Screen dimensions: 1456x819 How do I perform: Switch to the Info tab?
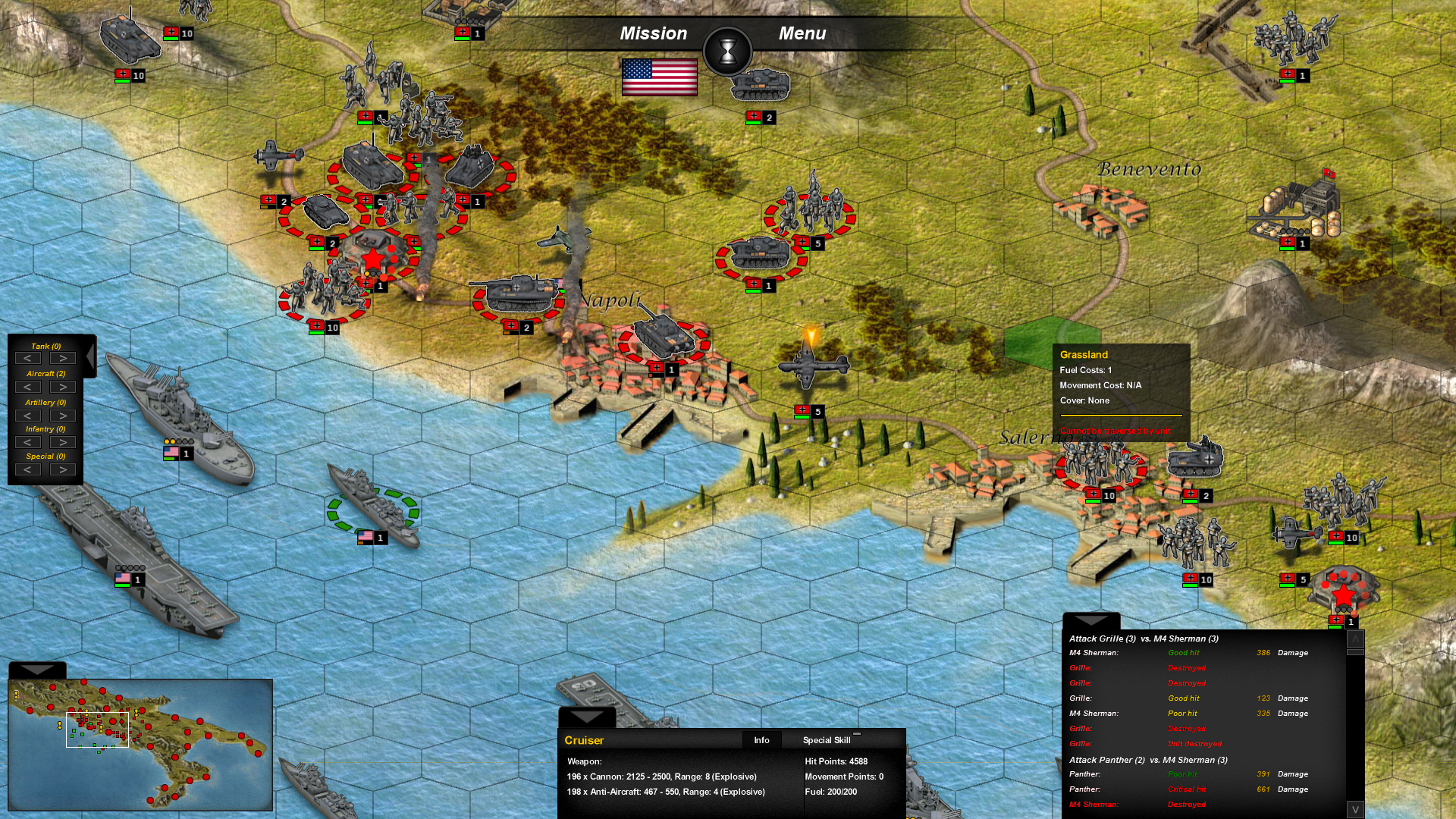click(761, 740)
